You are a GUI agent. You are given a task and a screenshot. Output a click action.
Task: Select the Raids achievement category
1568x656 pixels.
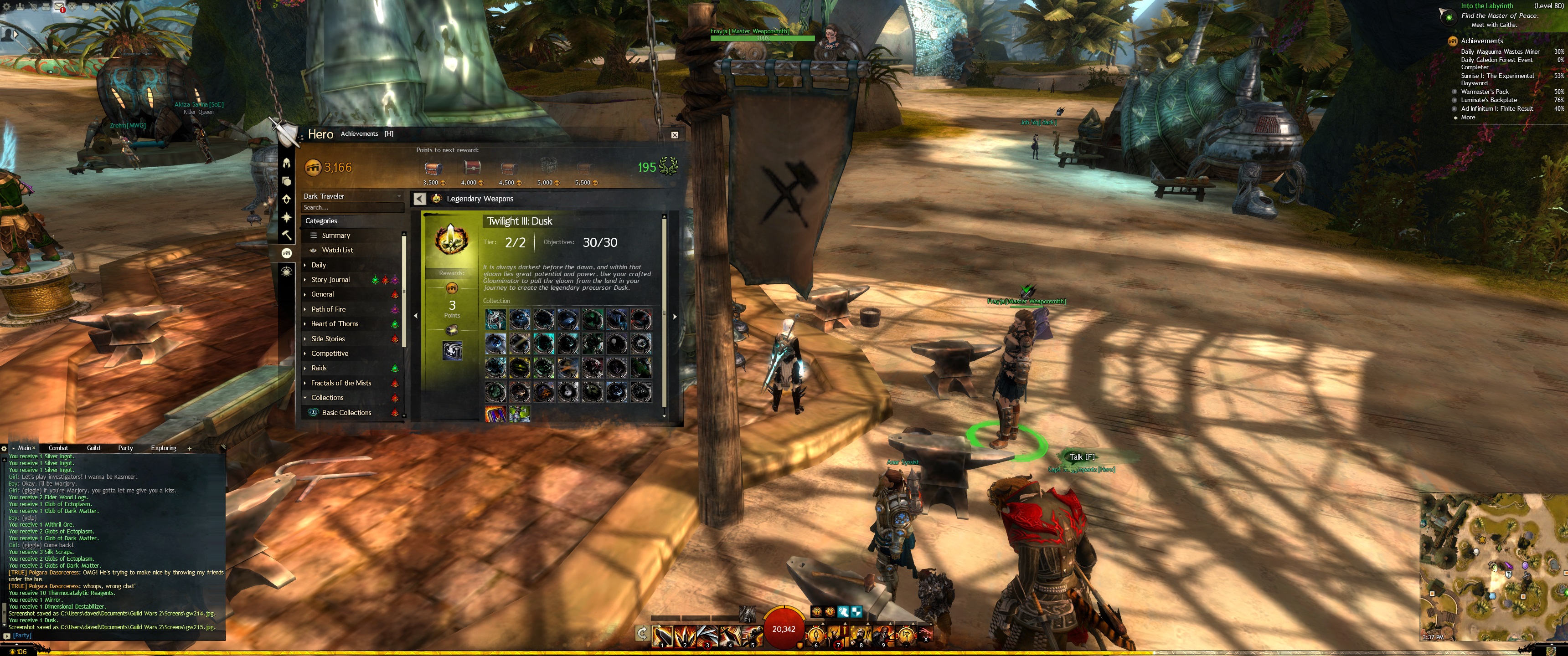[319, 368]
